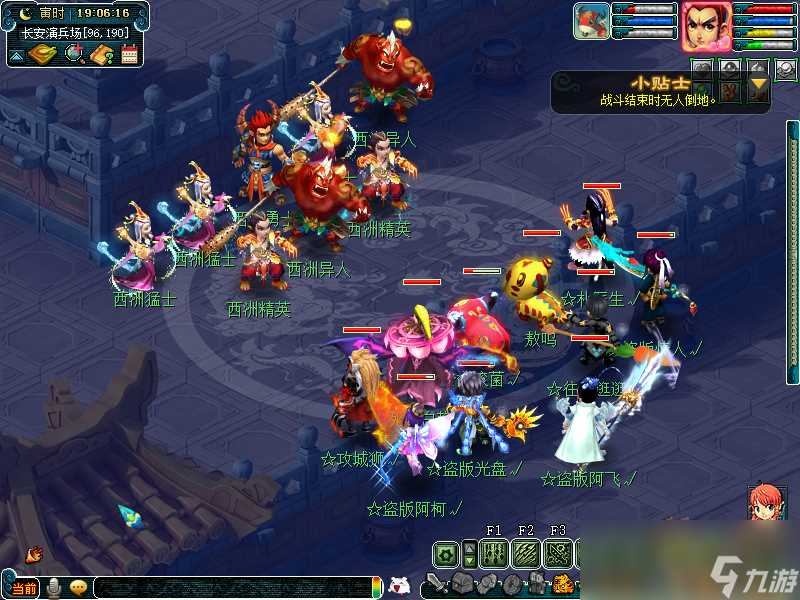Open the player character portrait
This screenshot has height=600, width=800.
[x=706, y=26]
